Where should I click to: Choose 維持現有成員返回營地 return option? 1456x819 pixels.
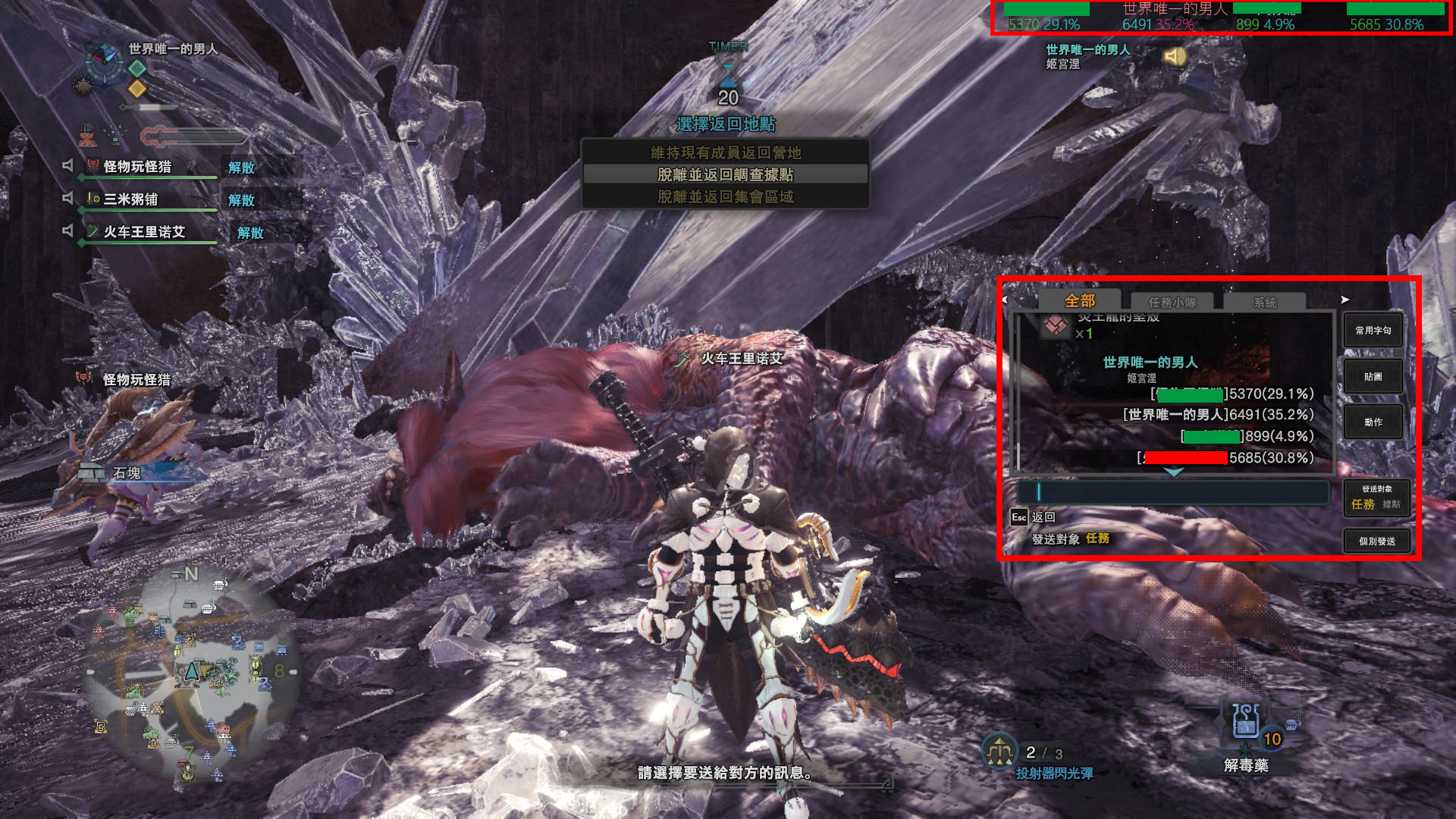[725, 152]
